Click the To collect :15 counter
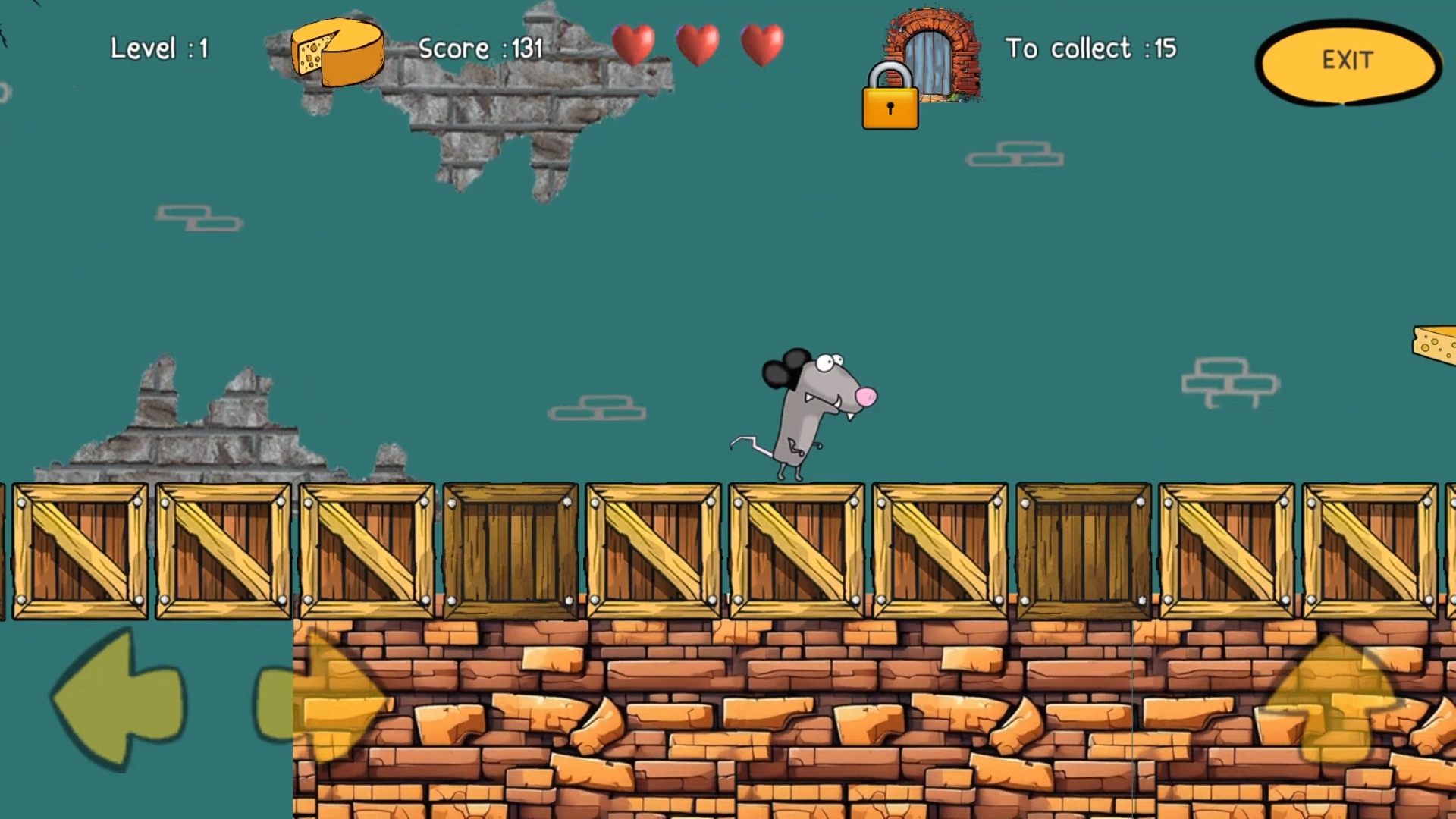 (x=1092, y=48)
